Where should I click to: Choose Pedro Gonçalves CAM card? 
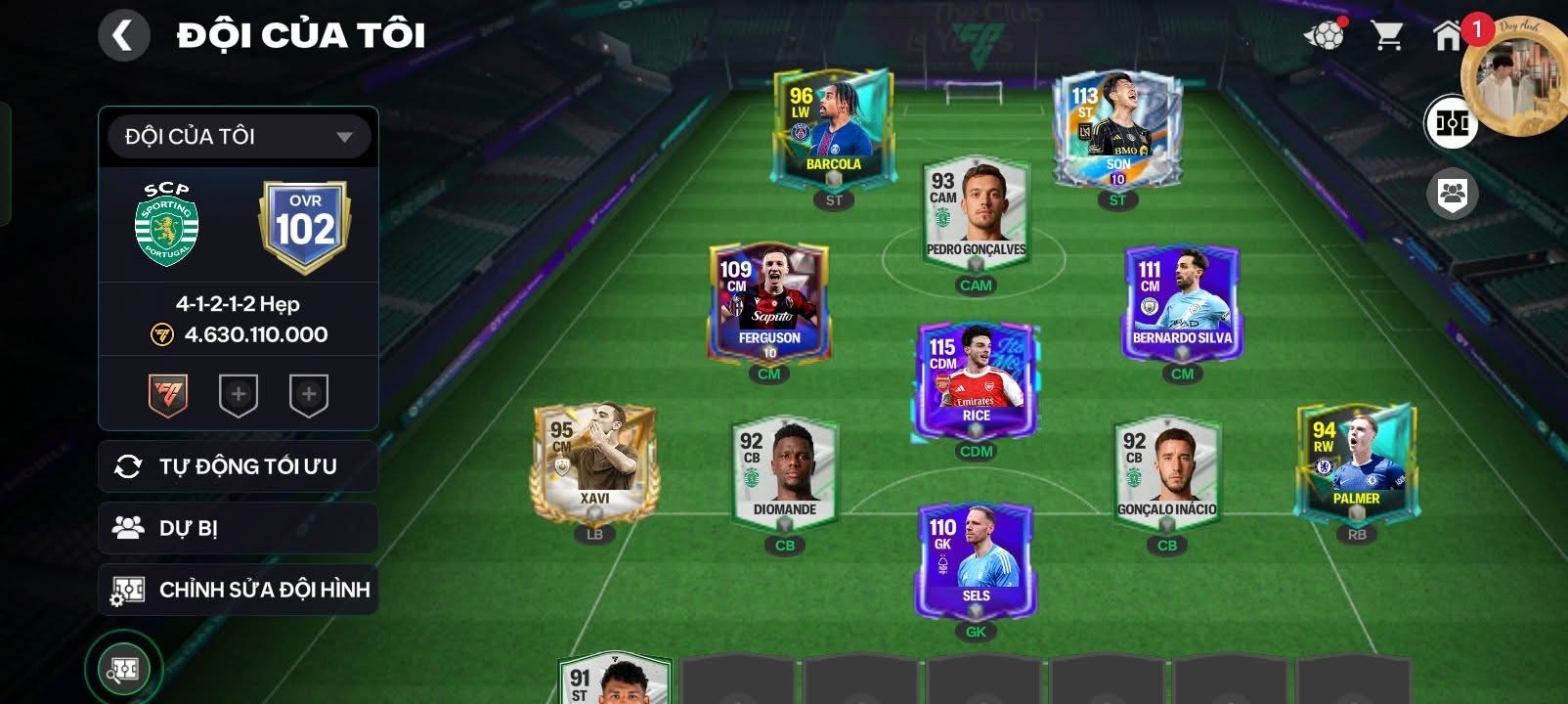click(976, 215)
